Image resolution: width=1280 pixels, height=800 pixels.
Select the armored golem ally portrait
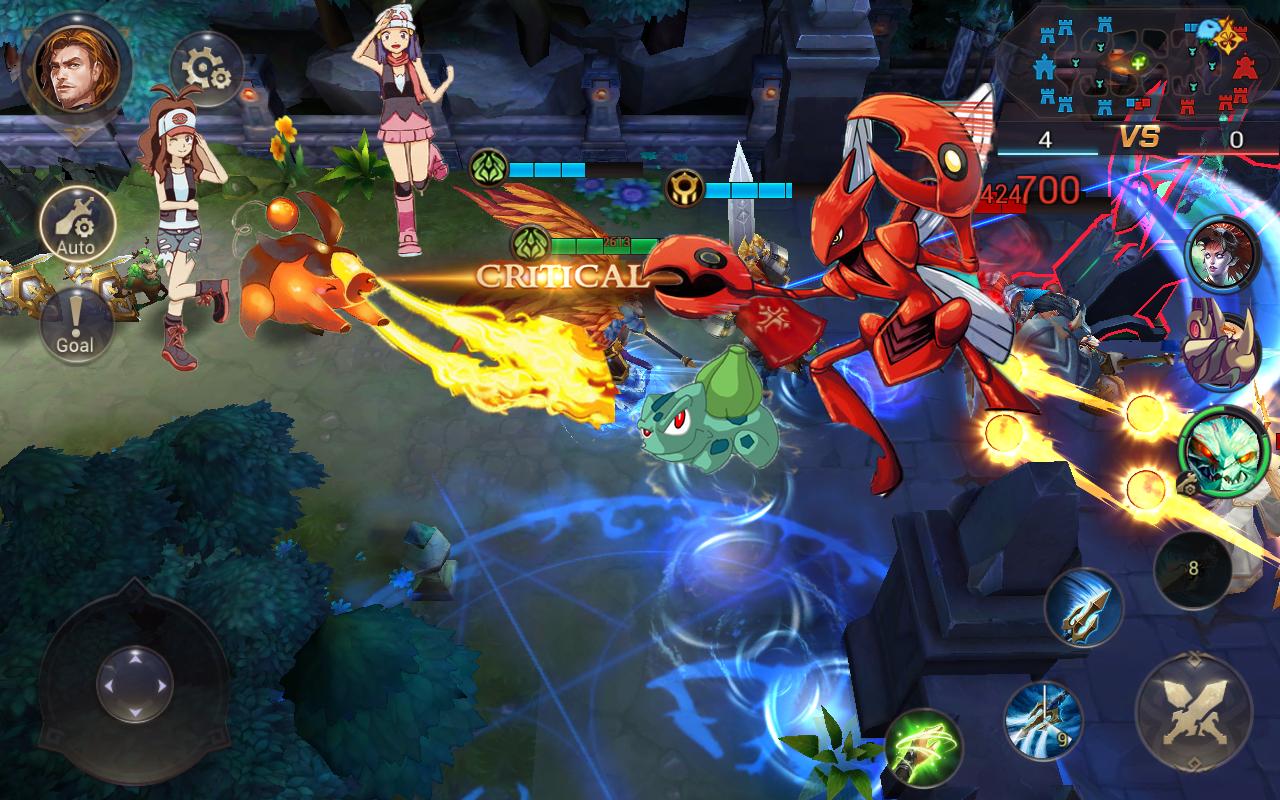tap(1219, 349)
